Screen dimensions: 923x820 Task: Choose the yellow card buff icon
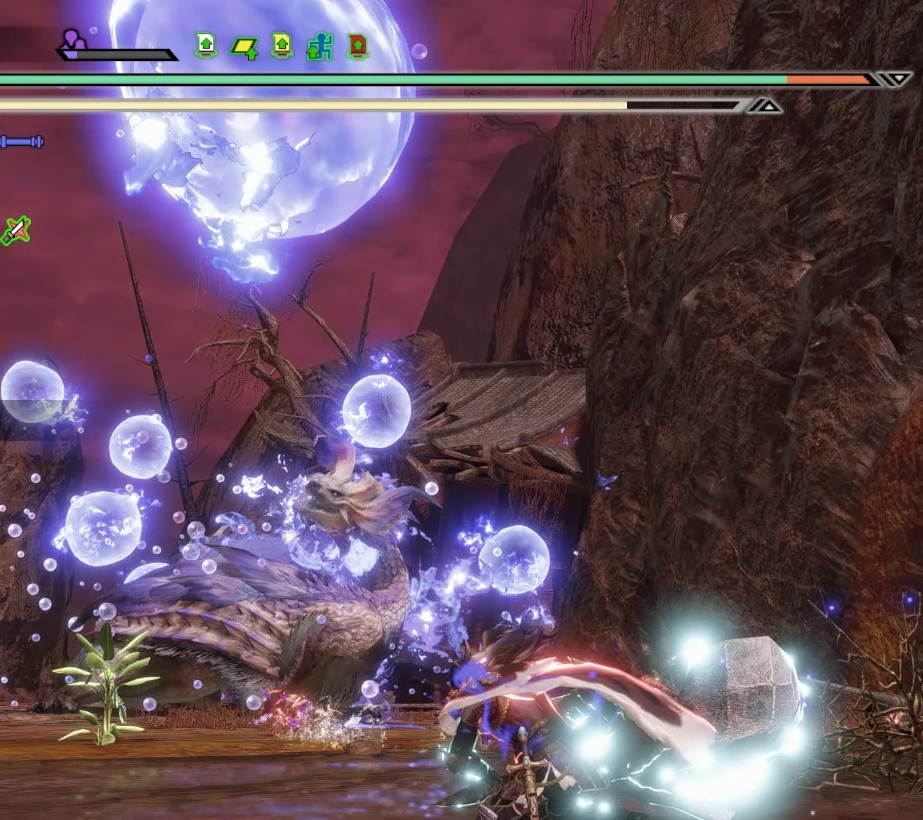(282, 45)
